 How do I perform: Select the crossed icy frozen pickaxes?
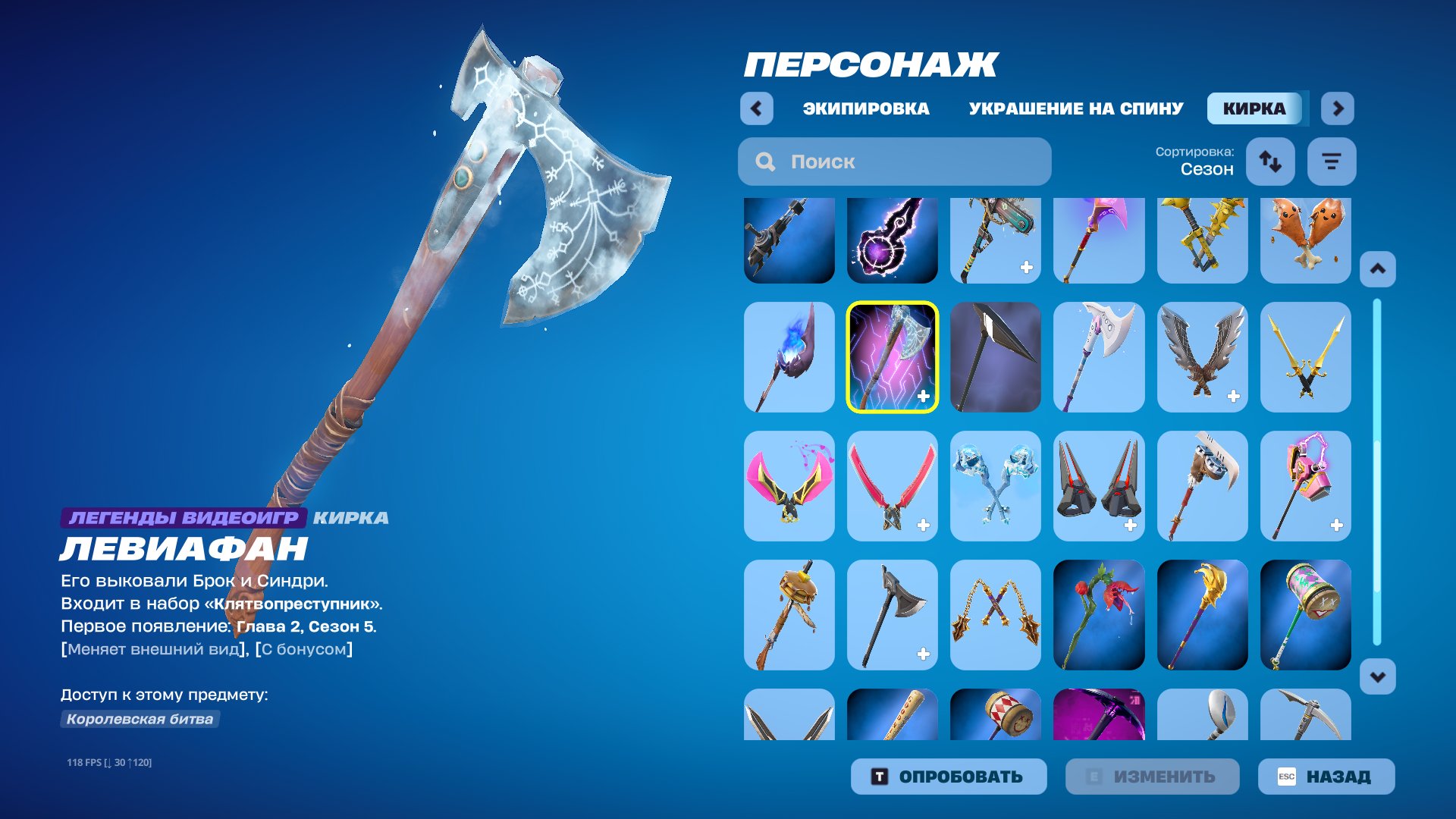tap(995, 486)
